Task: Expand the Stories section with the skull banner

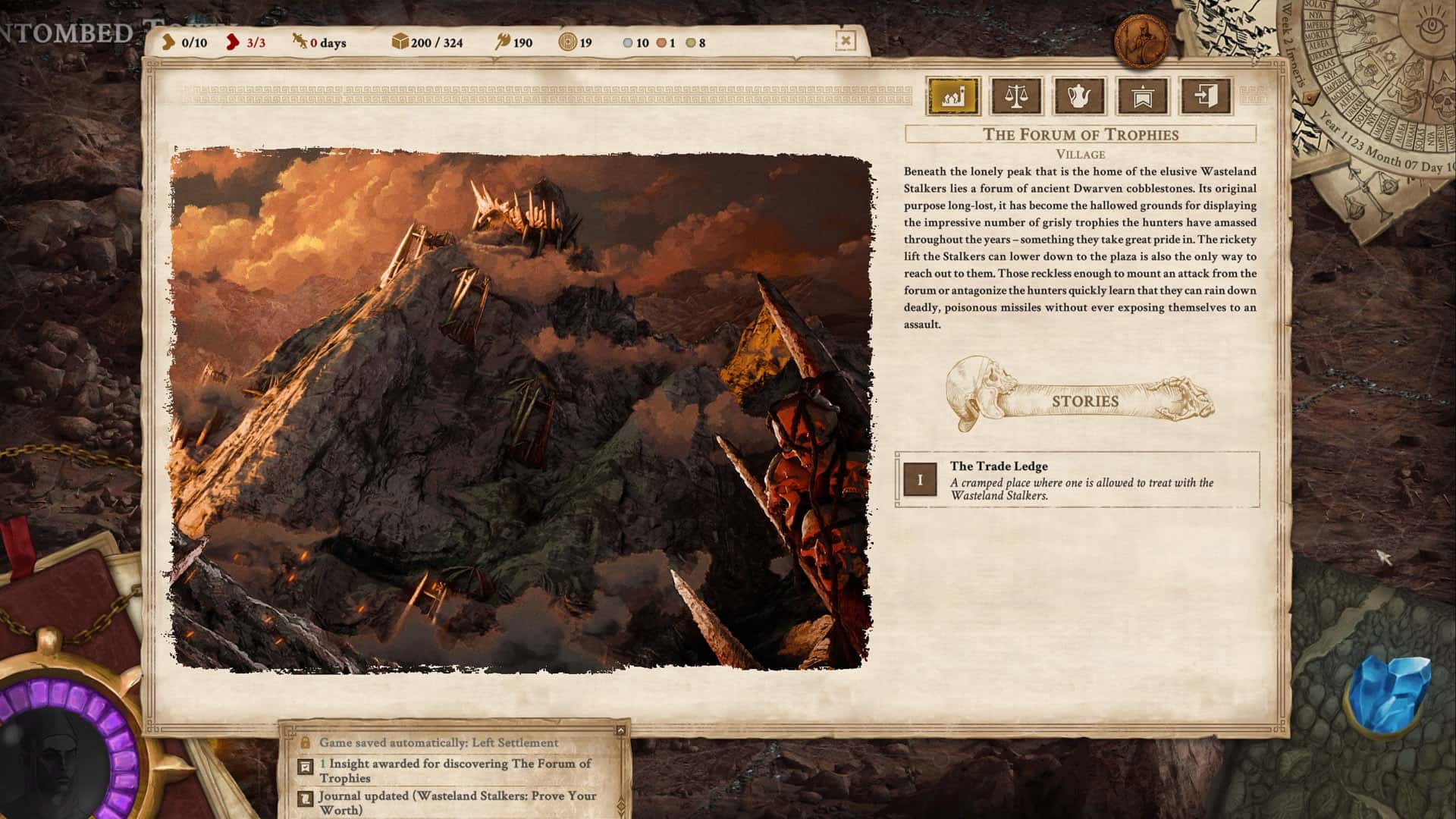Action: pyautogui.click(x=1084, y=402)
